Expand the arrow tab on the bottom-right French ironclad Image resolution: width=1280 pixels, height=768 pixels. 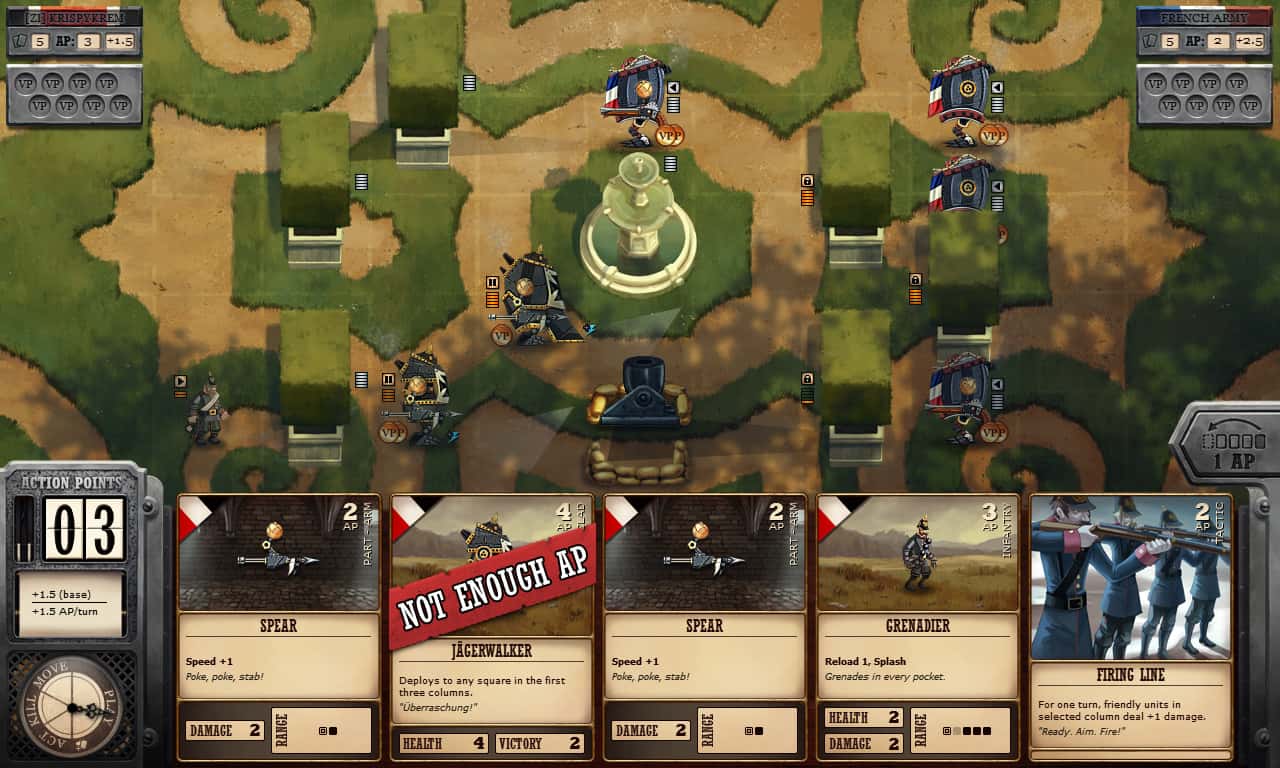pyautogui.click(x=997, y=384)
